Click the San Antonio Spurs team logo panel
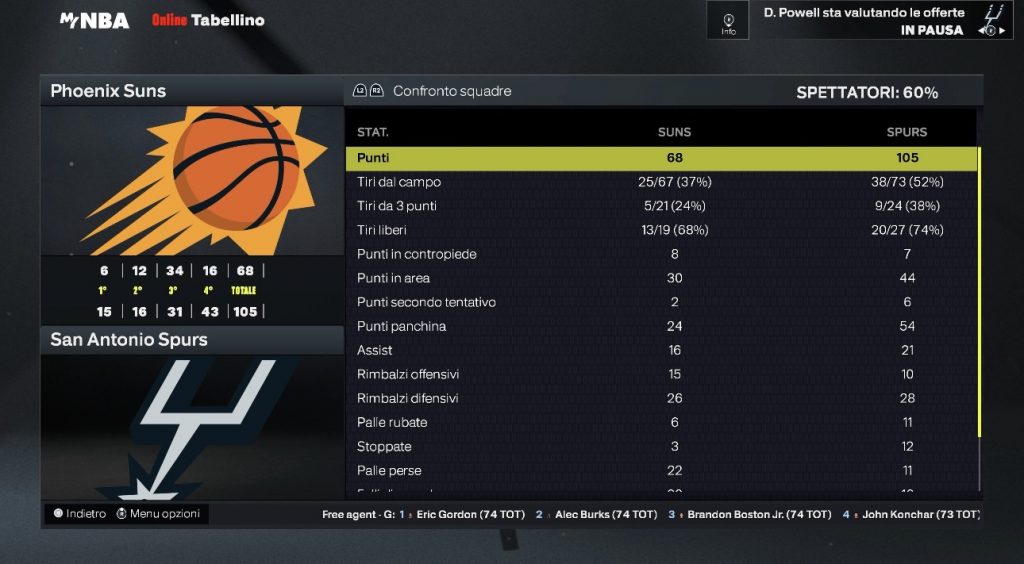1024x564 pixels. click(x=192, y=425)
